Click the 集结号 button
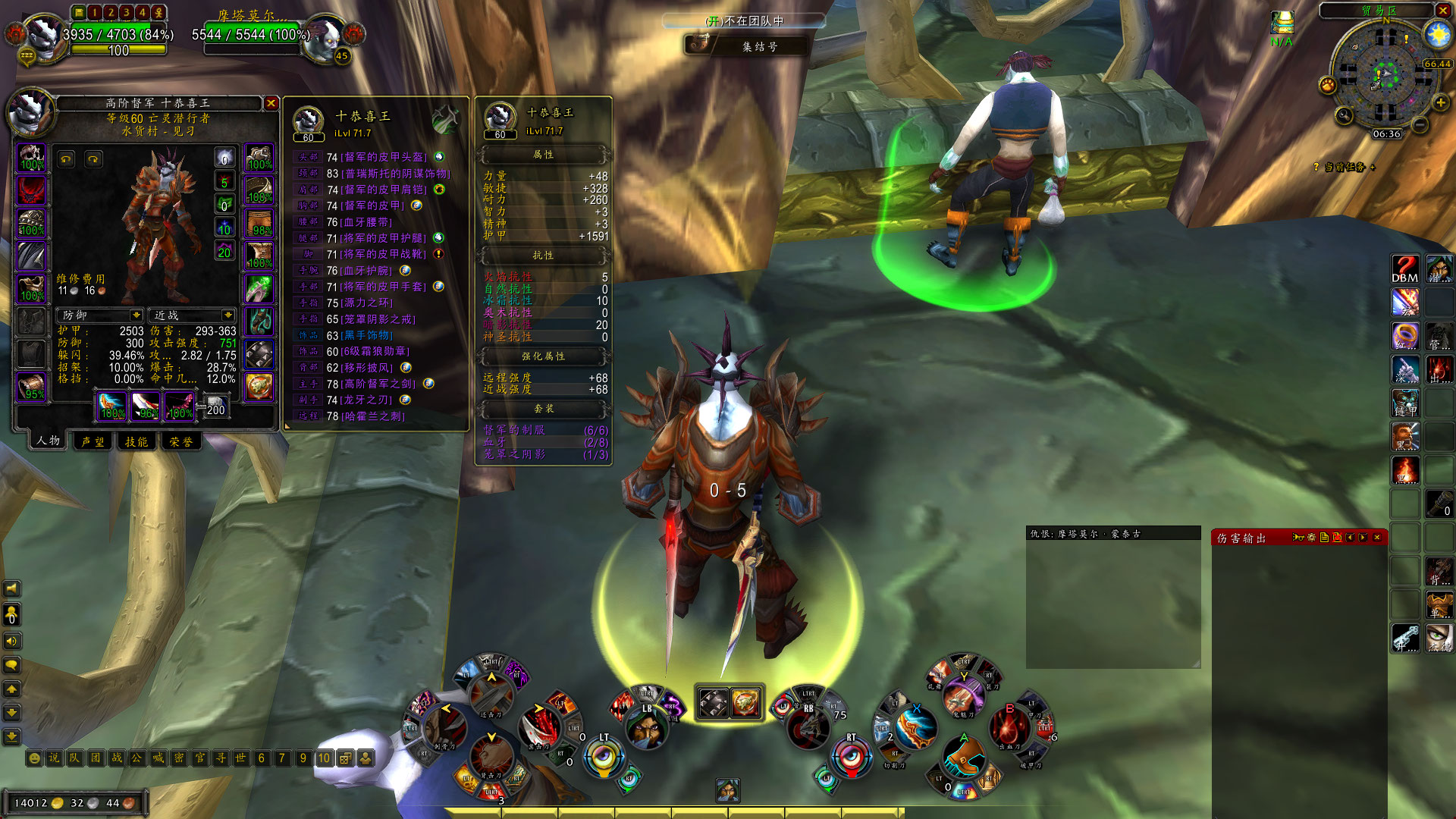The image size is (1456, 819). tap(759, 46)
